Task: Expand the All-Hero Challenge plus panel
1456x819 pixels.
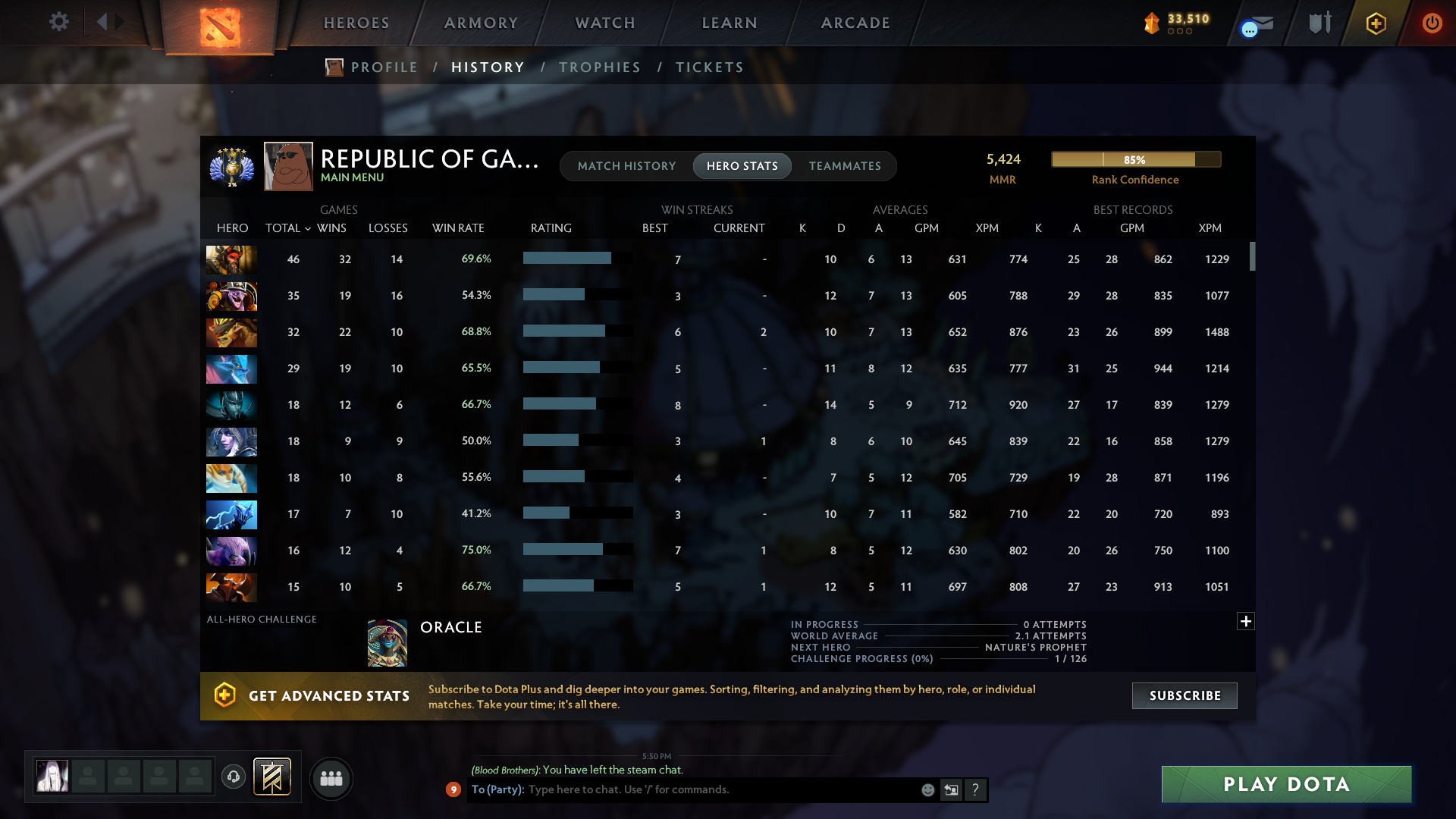Action: click(1245, 621)
